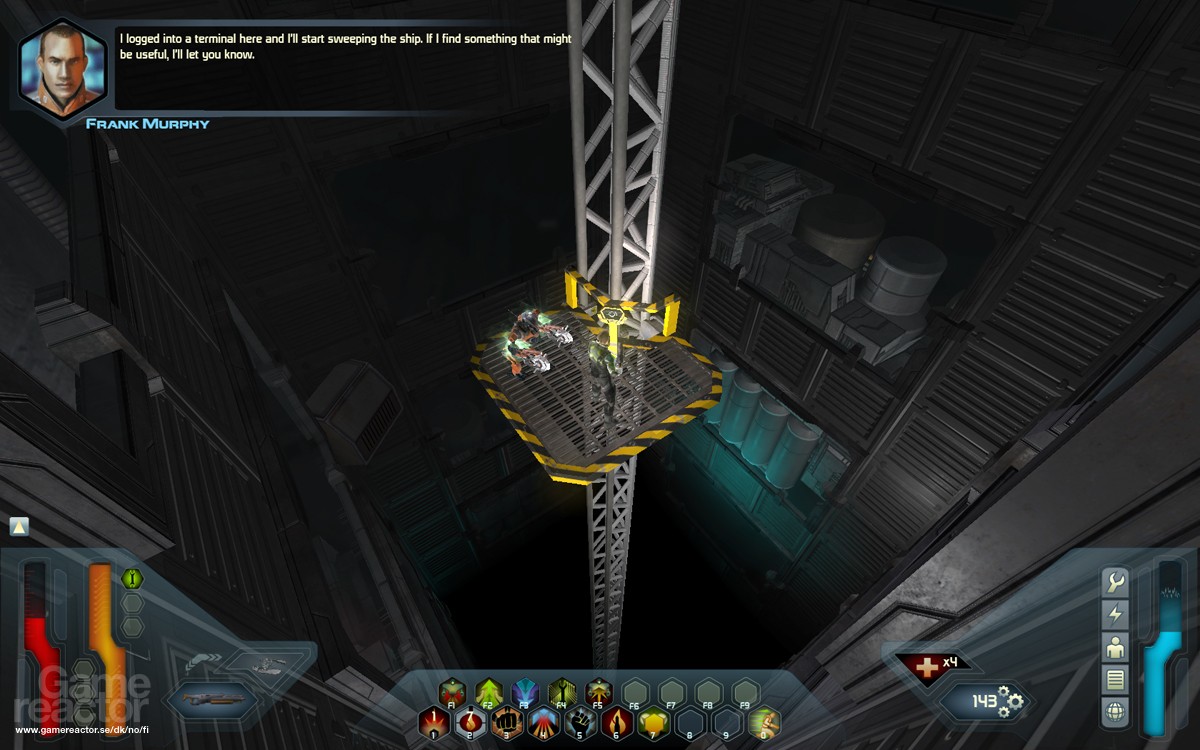The height and width of the screenshot is (750, 1200).
Task: Use a medkit from the red cross counter
Action: [920, 665]
